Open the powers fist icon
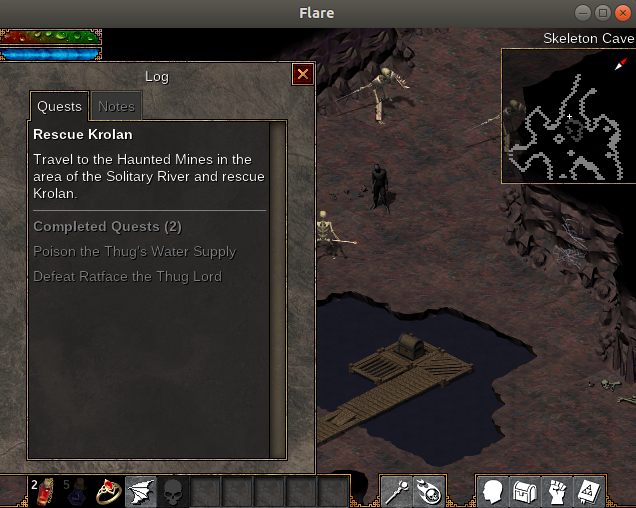The image size is (636, 508). coord(557,492)
